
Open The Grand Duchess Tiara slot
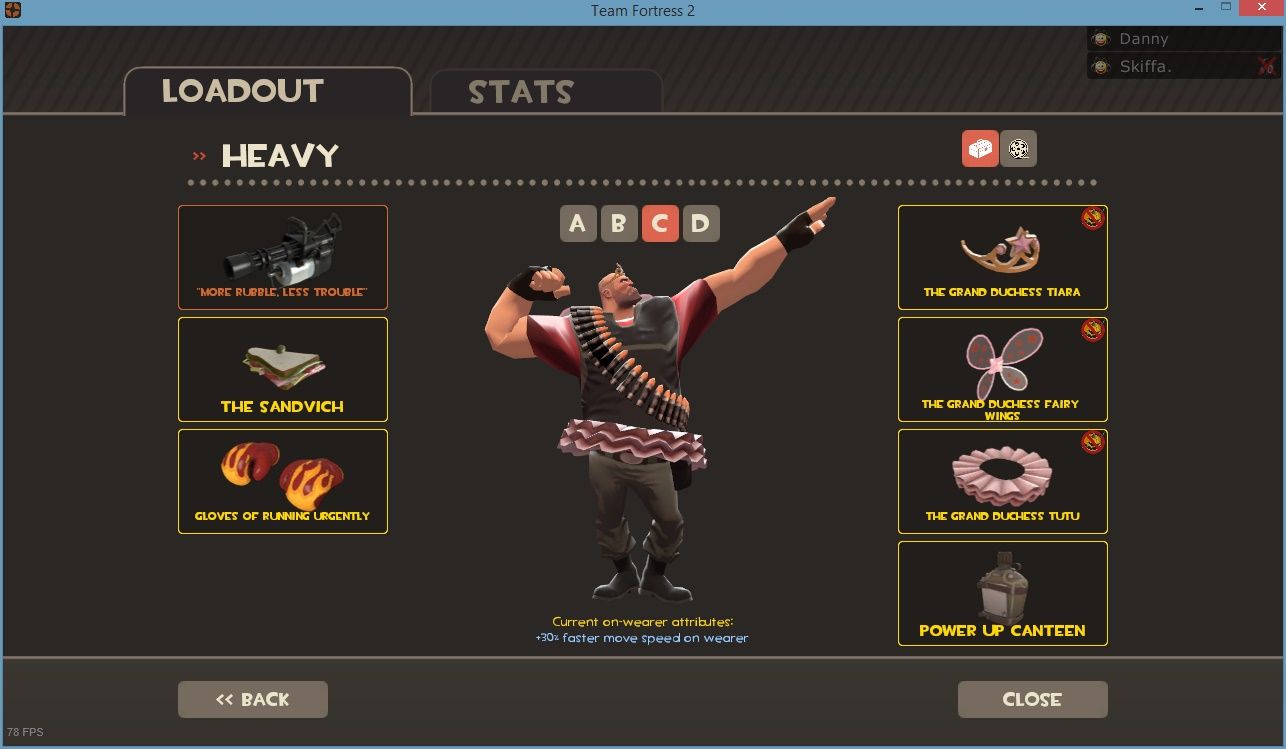[x=1002, y=257]
